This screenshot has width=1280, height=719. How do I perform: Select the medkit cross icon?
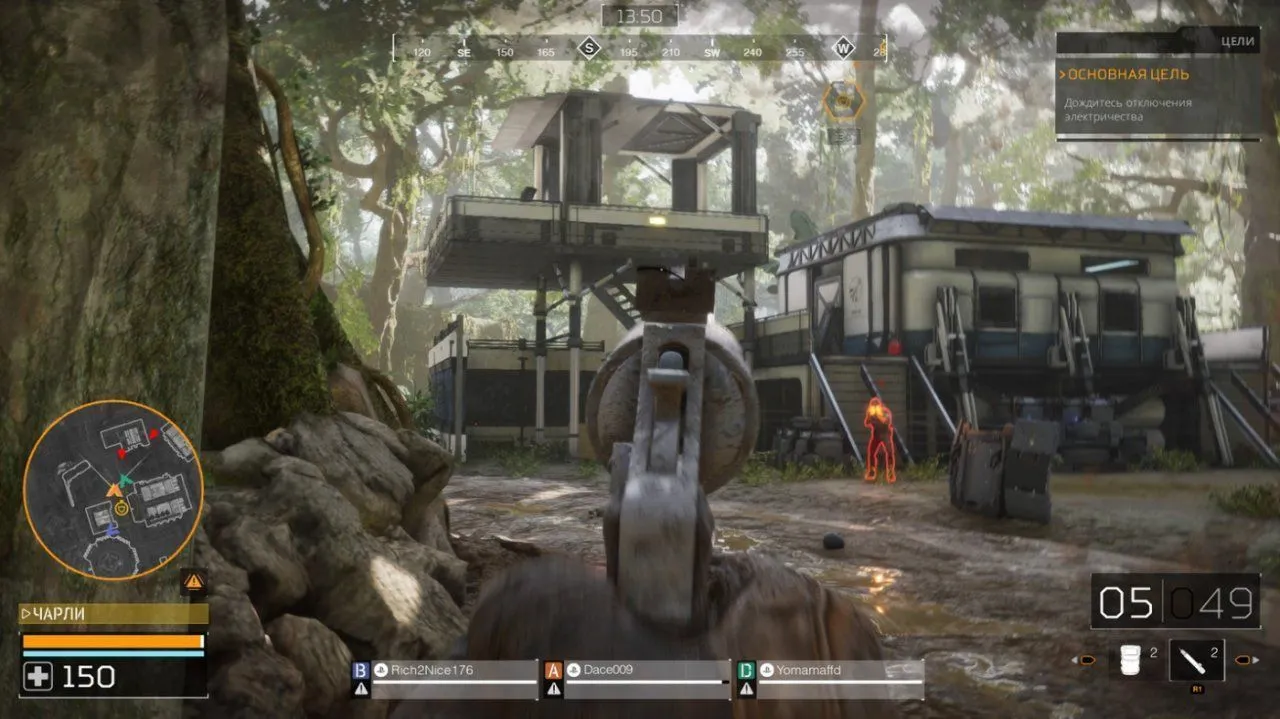(39, 677)
